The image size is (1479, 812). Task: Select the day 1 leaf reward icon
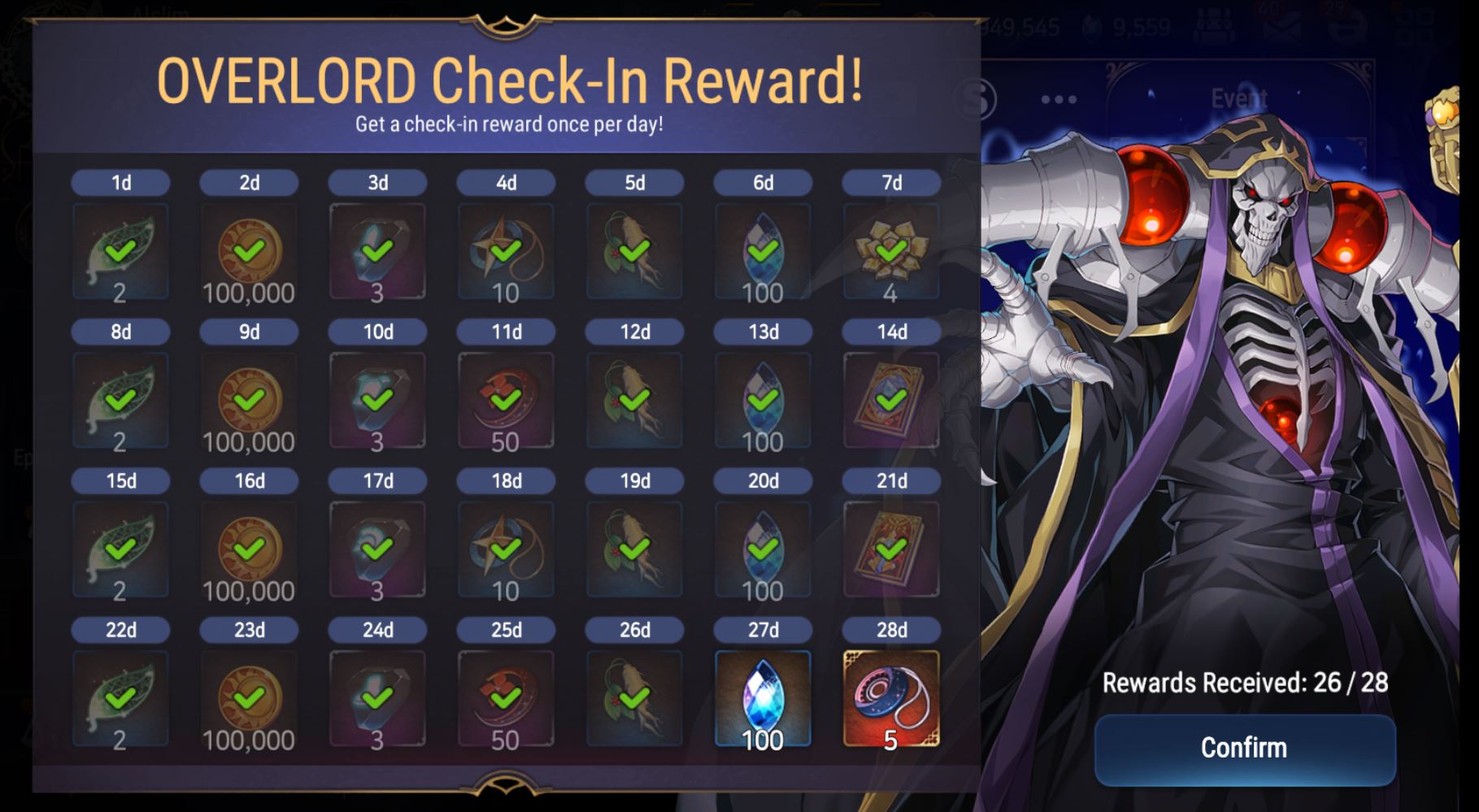tap(120, 250)
